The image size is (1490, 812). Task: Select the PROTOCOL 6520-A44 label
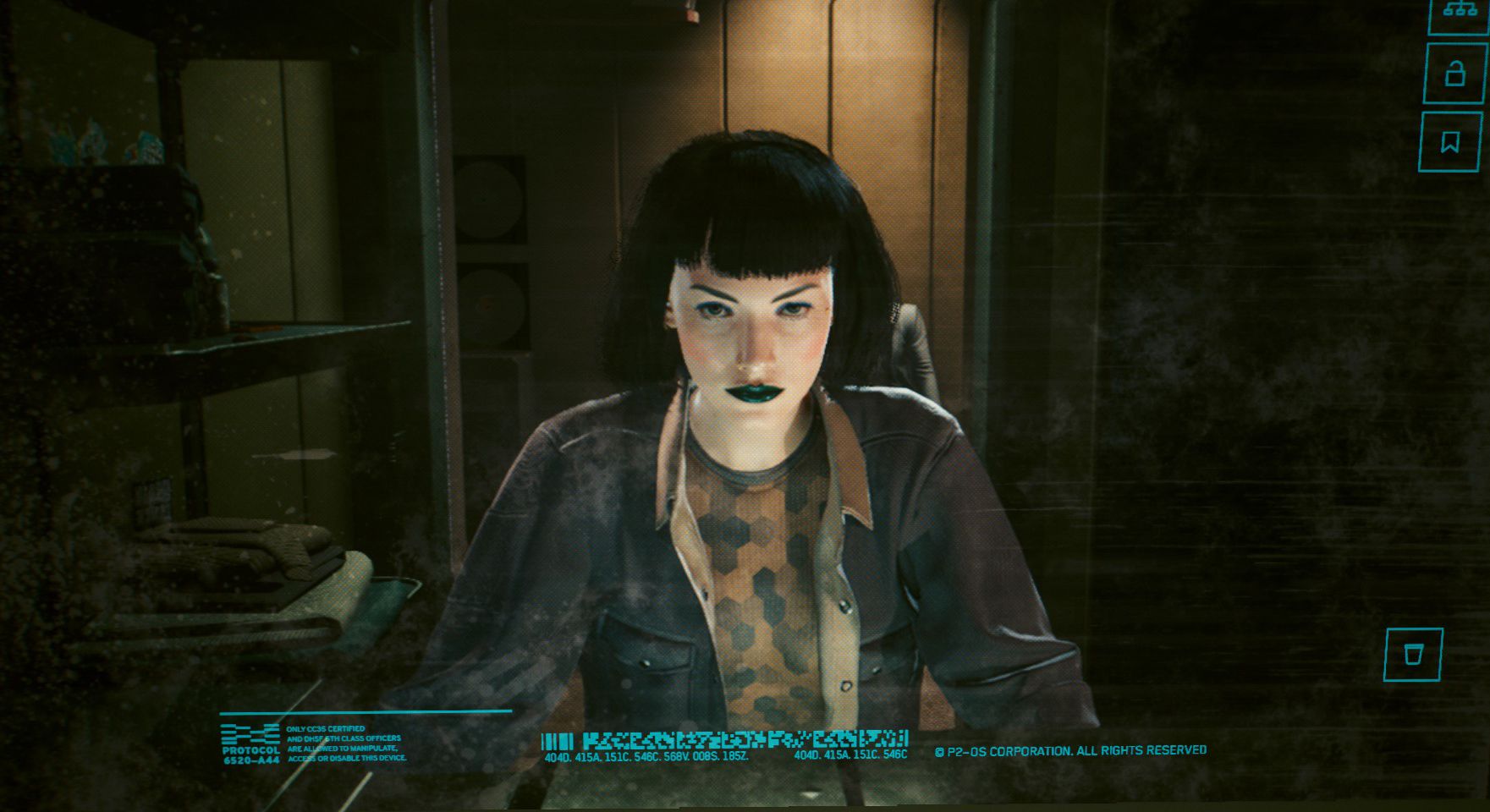click(251, 755)
